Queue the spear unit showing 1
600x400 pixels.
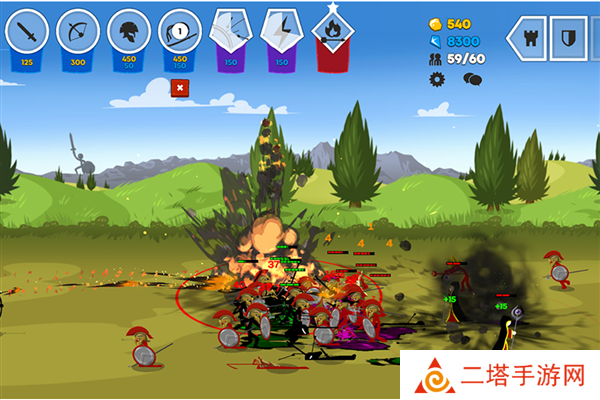(179, 34)
